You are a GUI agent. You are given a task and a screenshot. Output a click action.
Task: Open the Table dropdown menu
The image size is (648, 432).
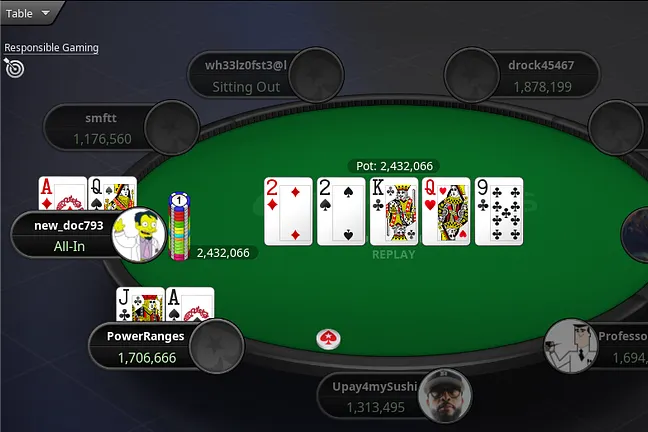coord(28,13)
